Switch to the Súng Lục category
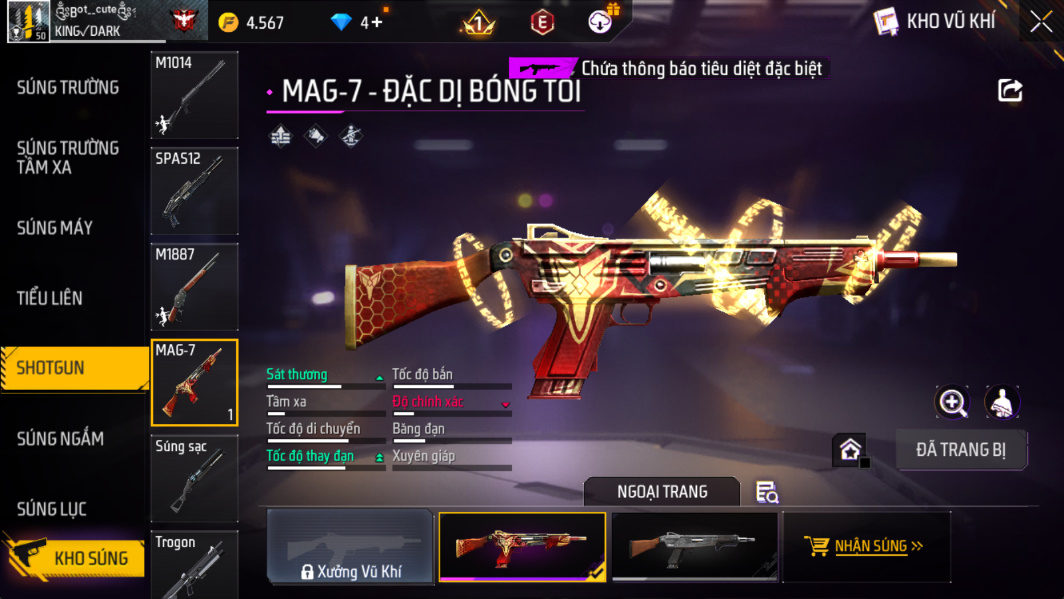1064x599 pixels. (52, 509)
